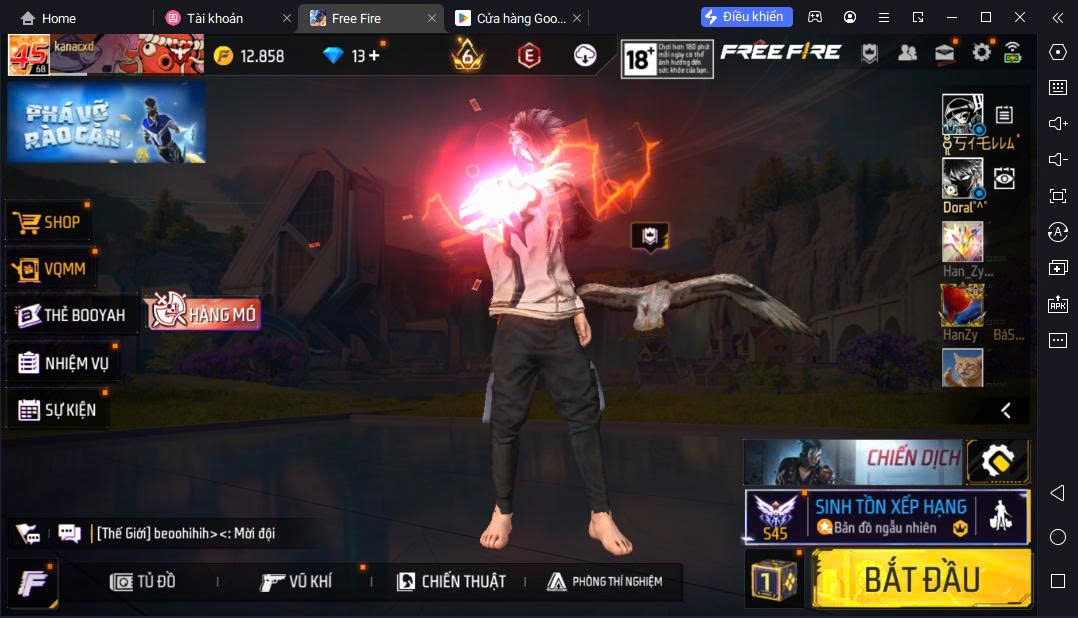This screenshot has height=618, width=1078.
Task: Open the PHÁ VỠ RÀO CẢN banner
Action: tap(106, 123)
